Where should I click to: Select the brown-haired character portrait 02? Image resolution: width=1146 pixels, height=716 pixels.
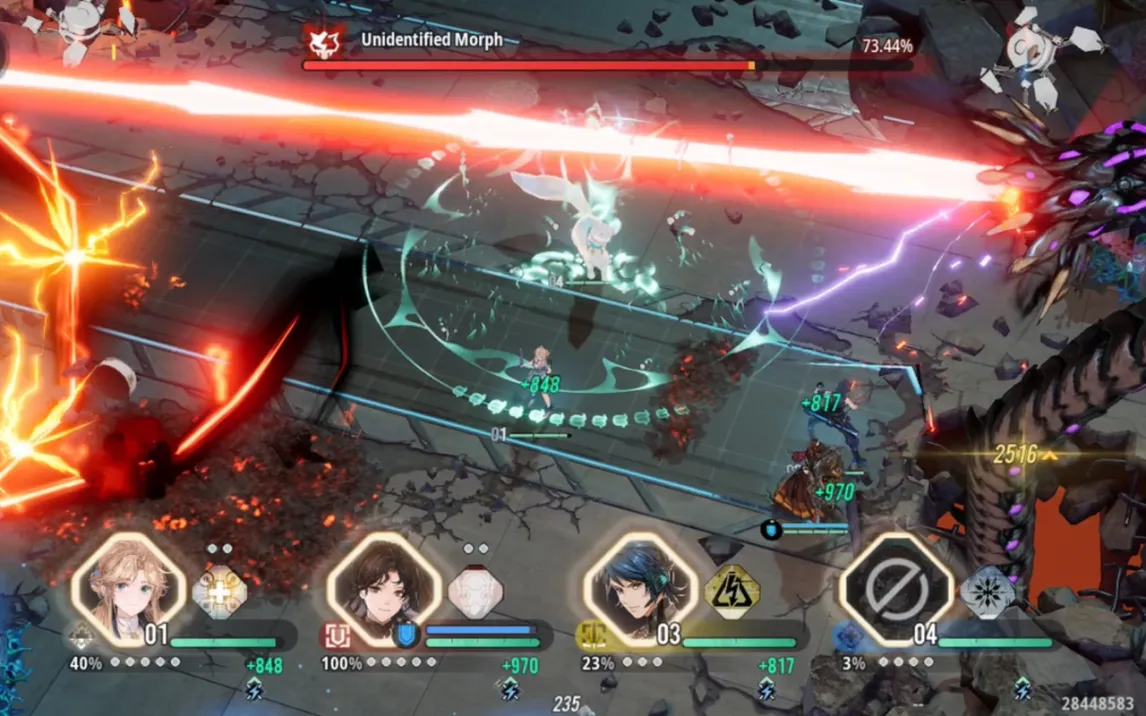click(x=384, y=588)
